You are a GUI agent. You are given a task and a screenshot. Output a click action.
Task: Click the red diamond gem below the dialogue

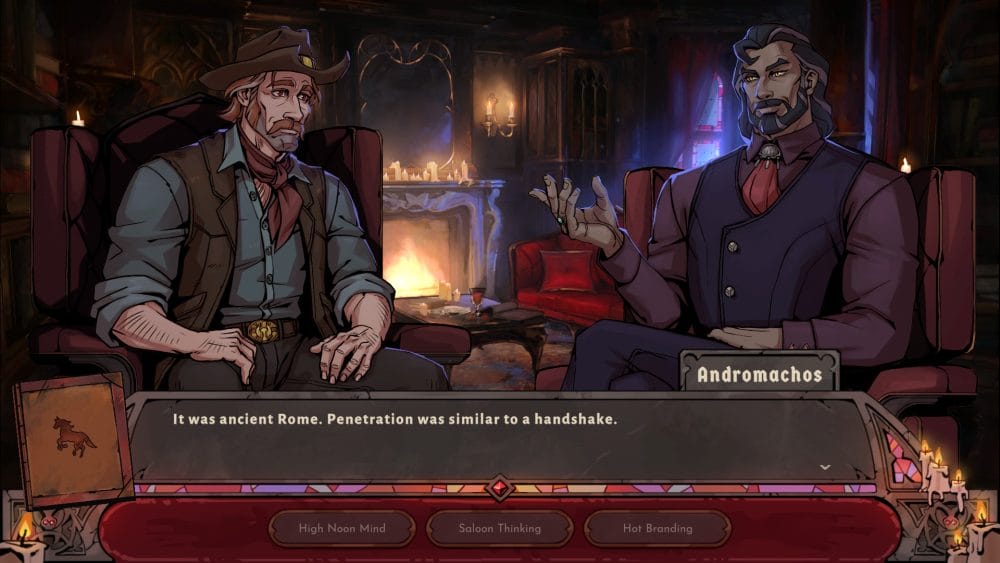tap(500, 489)
